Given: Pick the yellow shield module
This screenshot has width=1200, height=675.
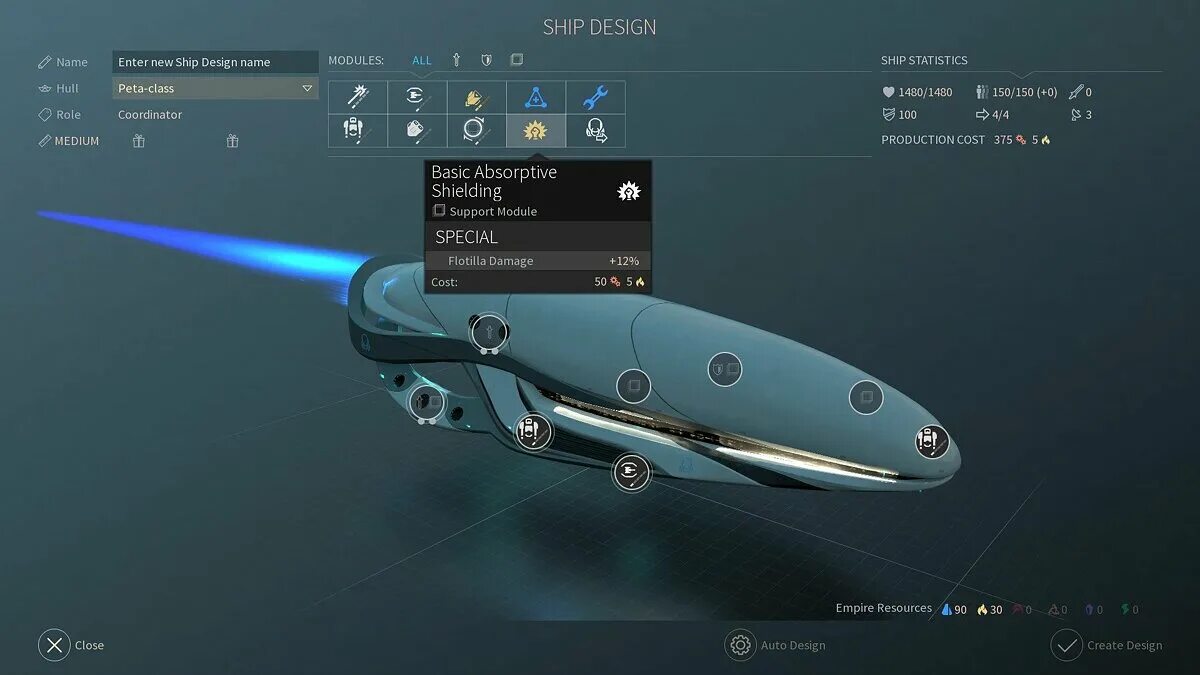Looking at the screenshot, I should (476, 97).
